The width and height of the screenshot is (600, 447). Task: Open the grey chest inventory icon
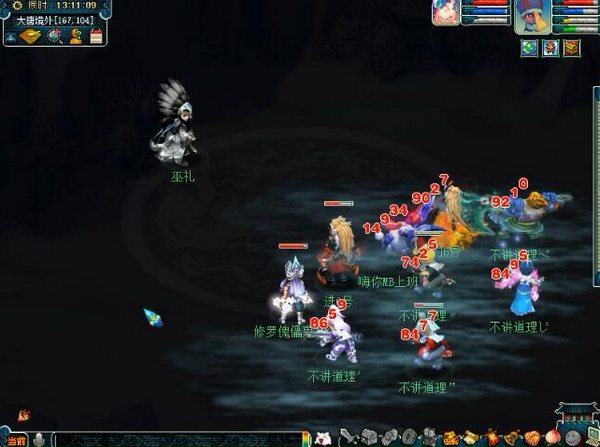[x=368, y=437]
